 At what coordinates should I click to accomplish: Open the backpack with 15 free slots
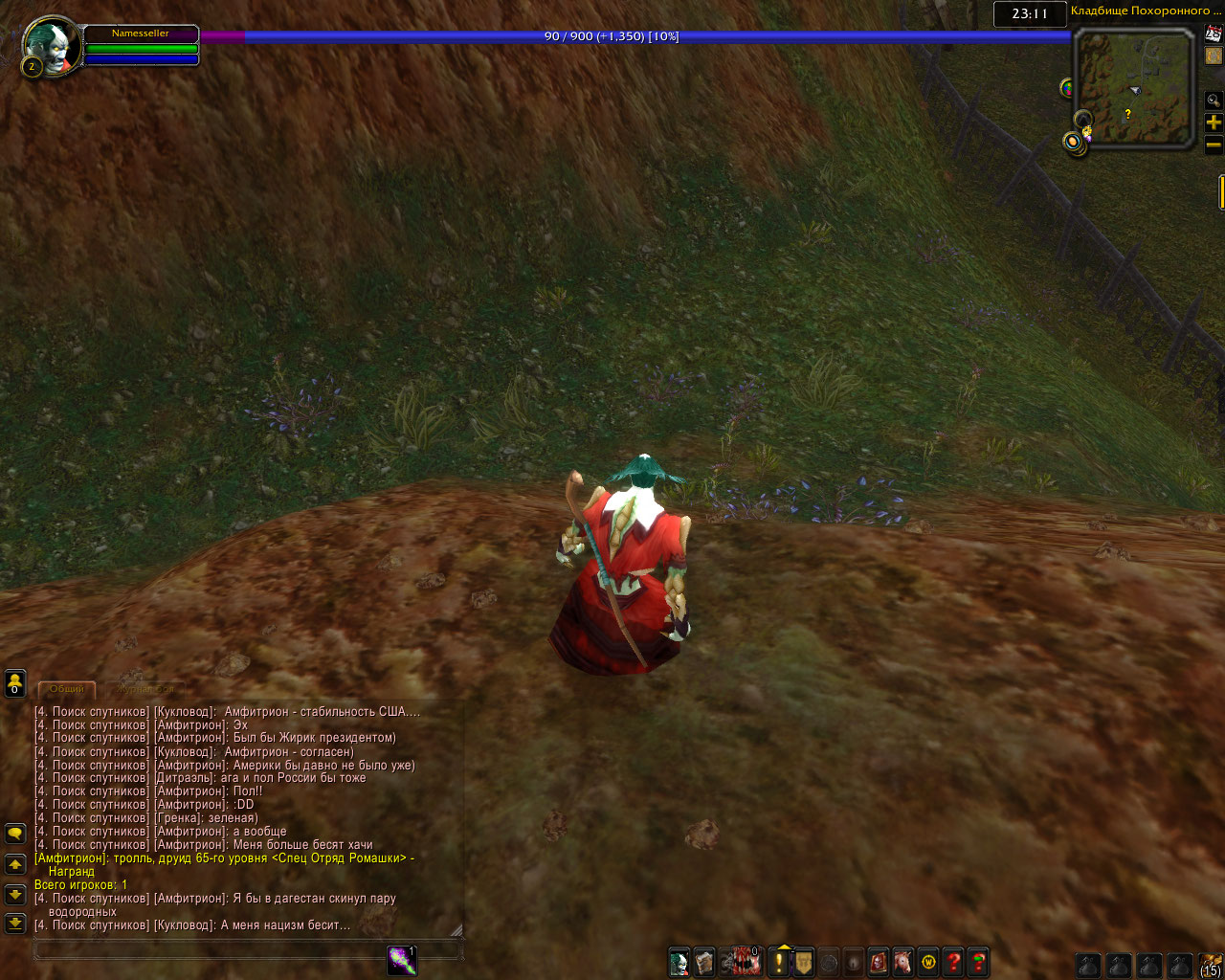[x=1211, y=964]
